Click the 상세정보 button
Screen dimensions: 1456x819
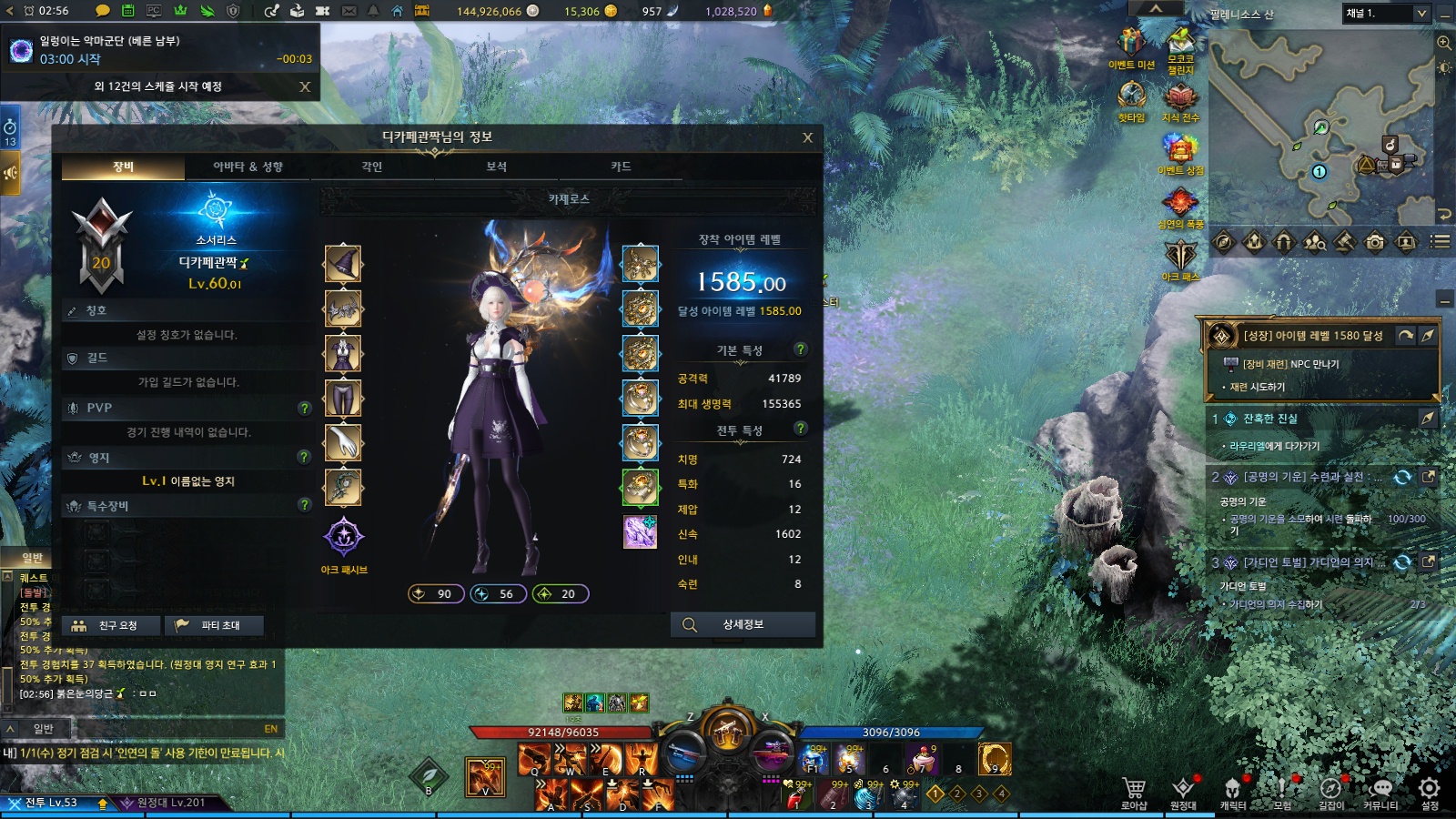coord(743,625)
